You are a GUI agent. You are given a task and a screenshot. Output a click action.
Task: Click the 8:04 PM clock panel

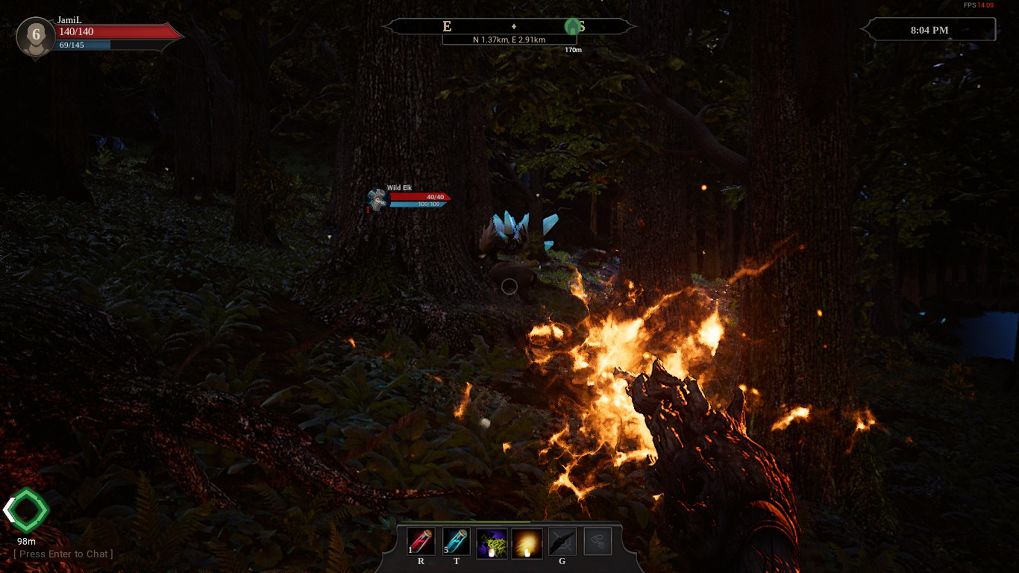pyautogui.click(x=930, y=30)
